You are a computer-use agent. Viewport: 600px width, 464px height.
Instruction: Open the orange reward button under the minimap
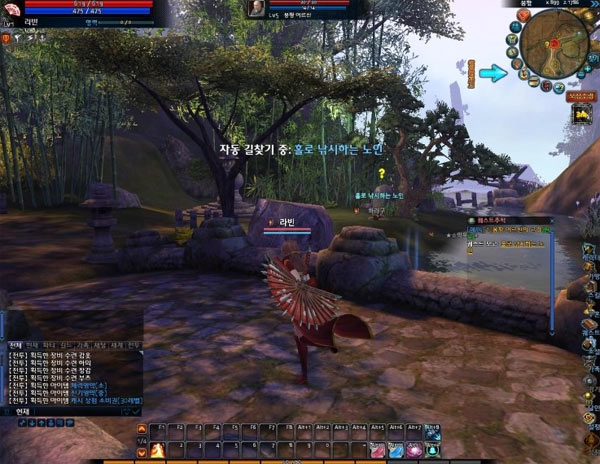pyautogui.click(x=578, y=97)
